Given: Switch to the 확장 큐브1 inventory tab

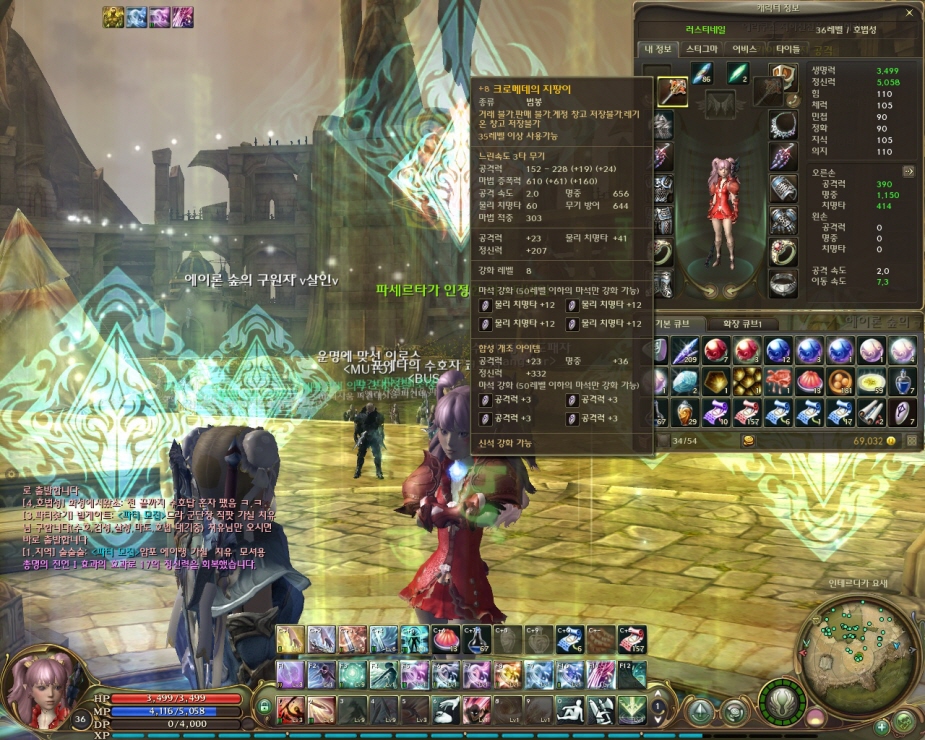Looking at the screenshot, I should tap(748, 324).
